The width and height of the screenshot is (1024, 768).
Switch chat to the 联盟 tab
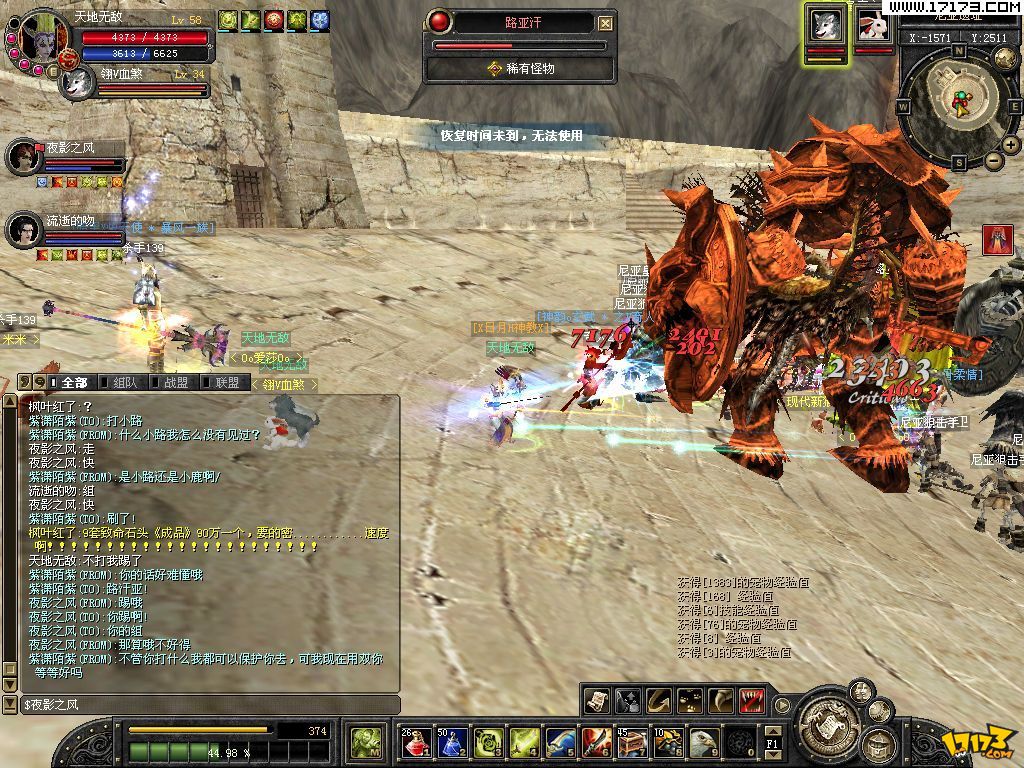tap(226, 382)
